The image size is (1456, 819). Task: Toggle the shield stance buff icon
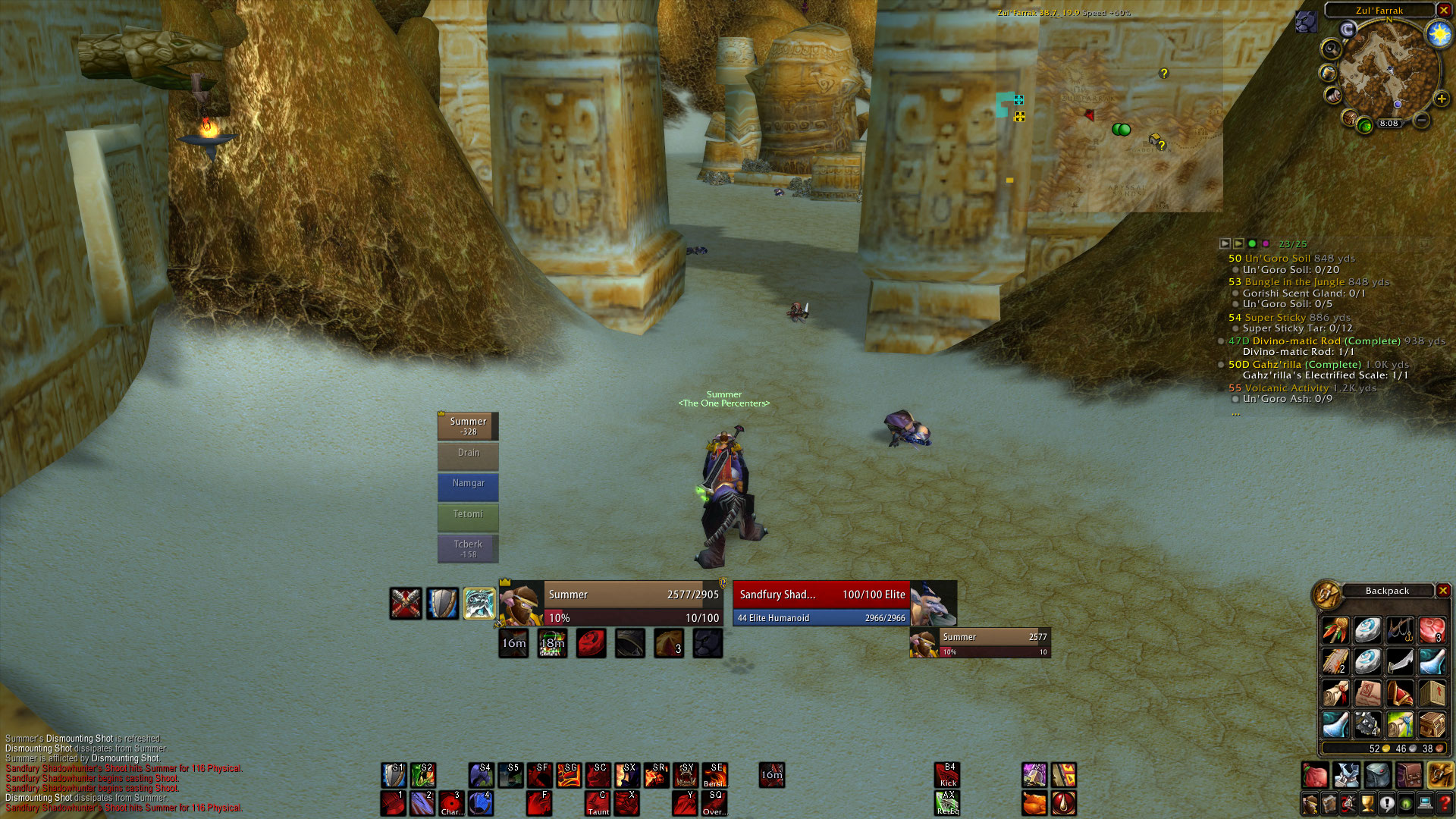point(443,604)
